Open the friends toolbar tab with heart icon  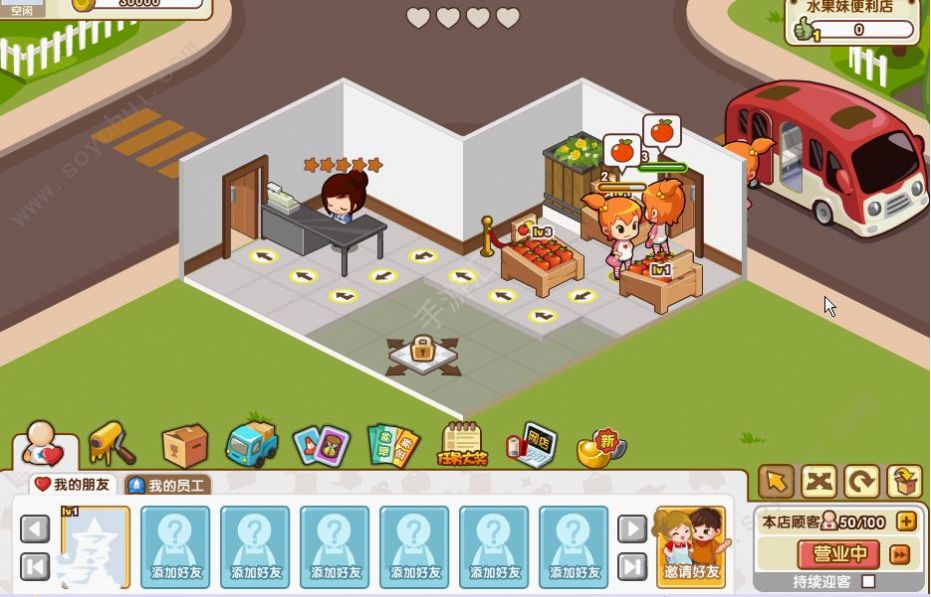(x=44, y=443)
